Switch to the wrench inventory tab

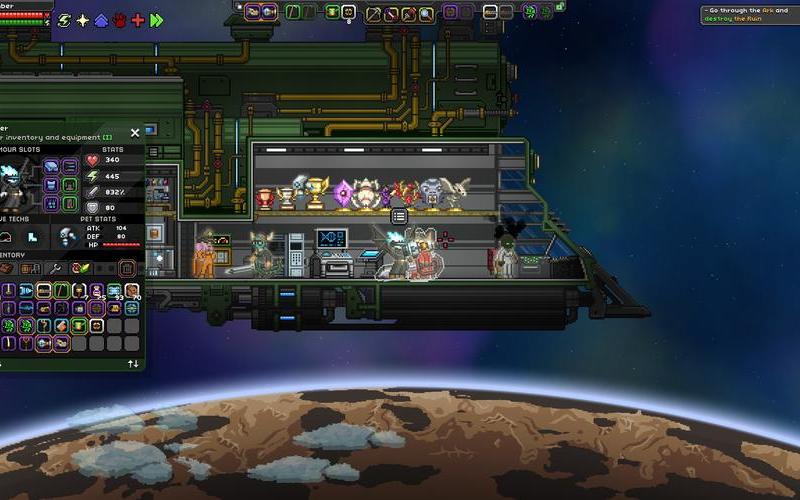(x=56, y=269)
